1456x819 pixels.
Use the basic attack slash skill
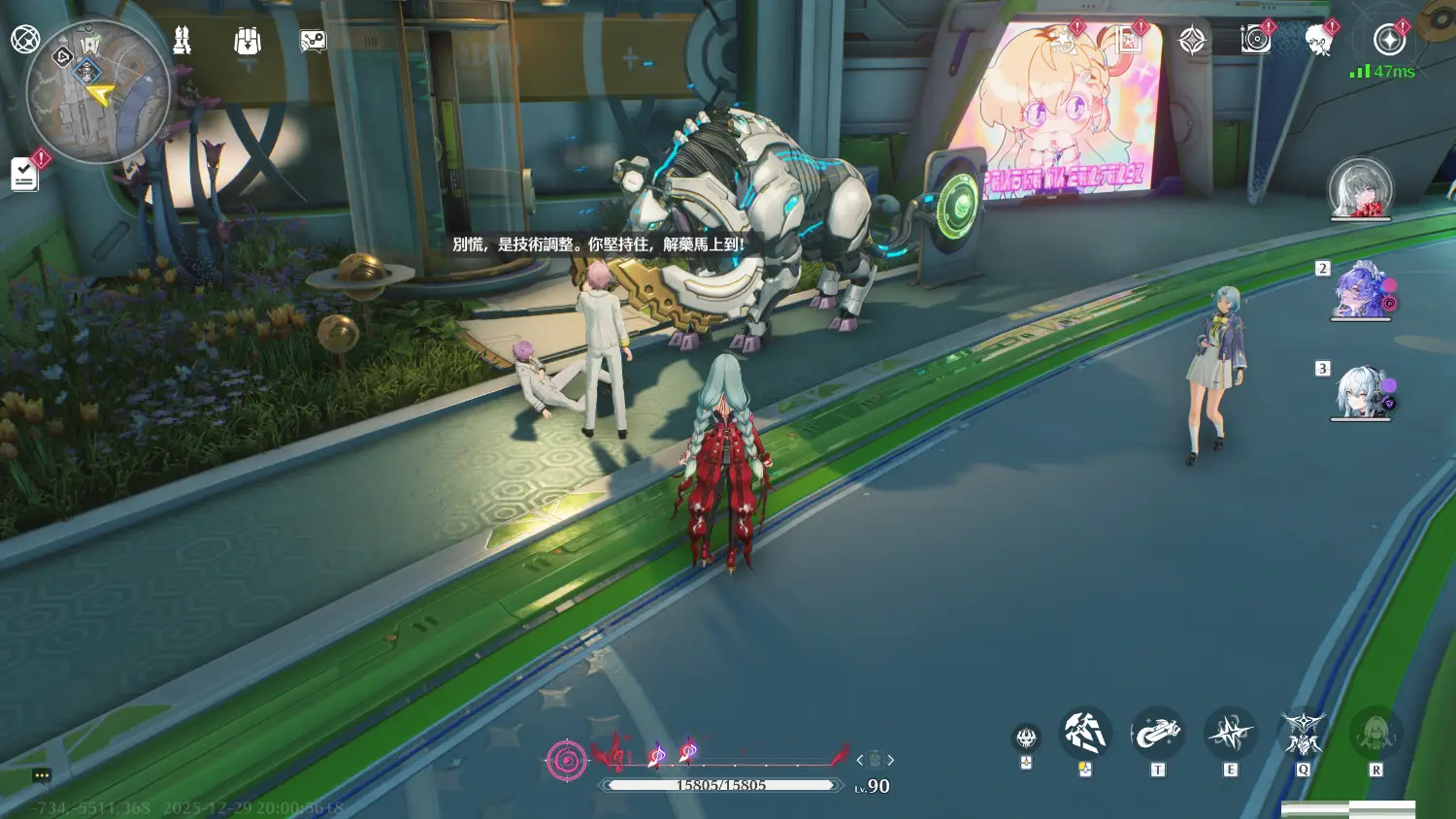pos(1085,734)
